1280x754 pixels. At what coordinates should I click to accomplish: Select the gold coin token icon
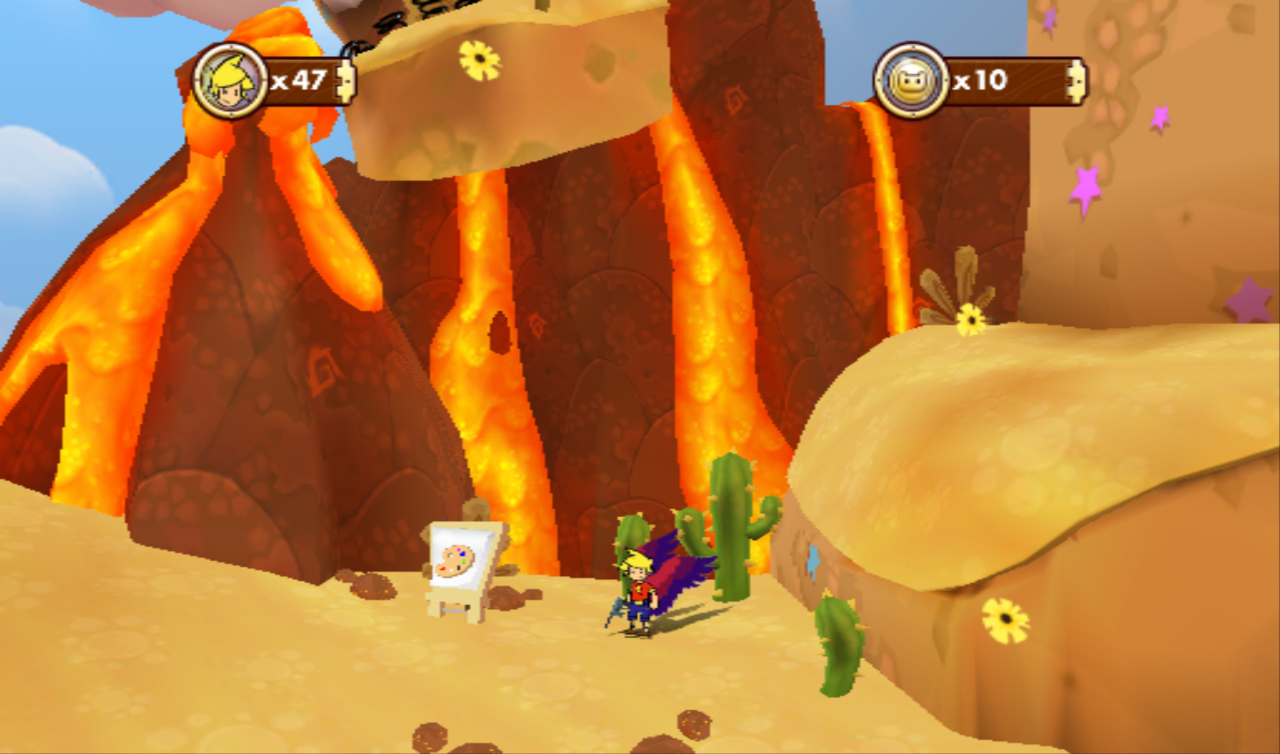coord(911,80)
